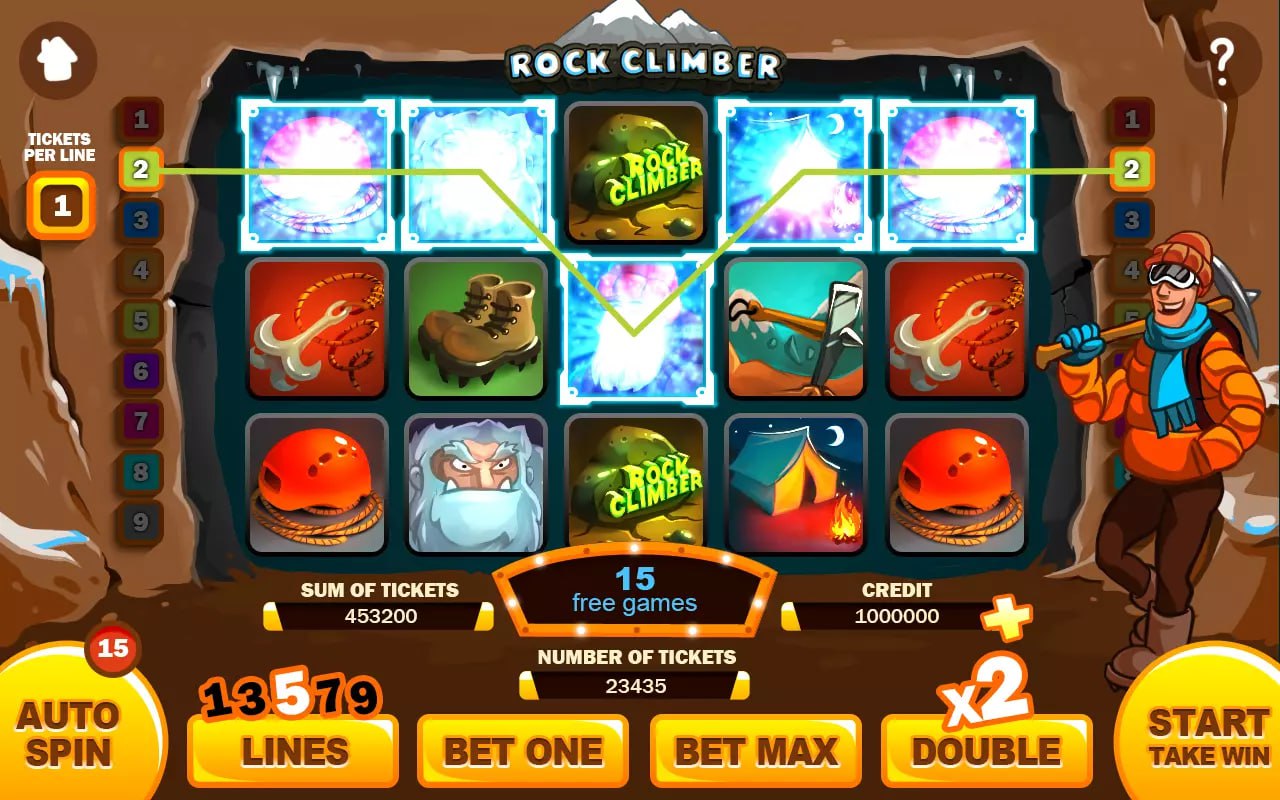Select the hiking boots symbol

click(477, 328)
